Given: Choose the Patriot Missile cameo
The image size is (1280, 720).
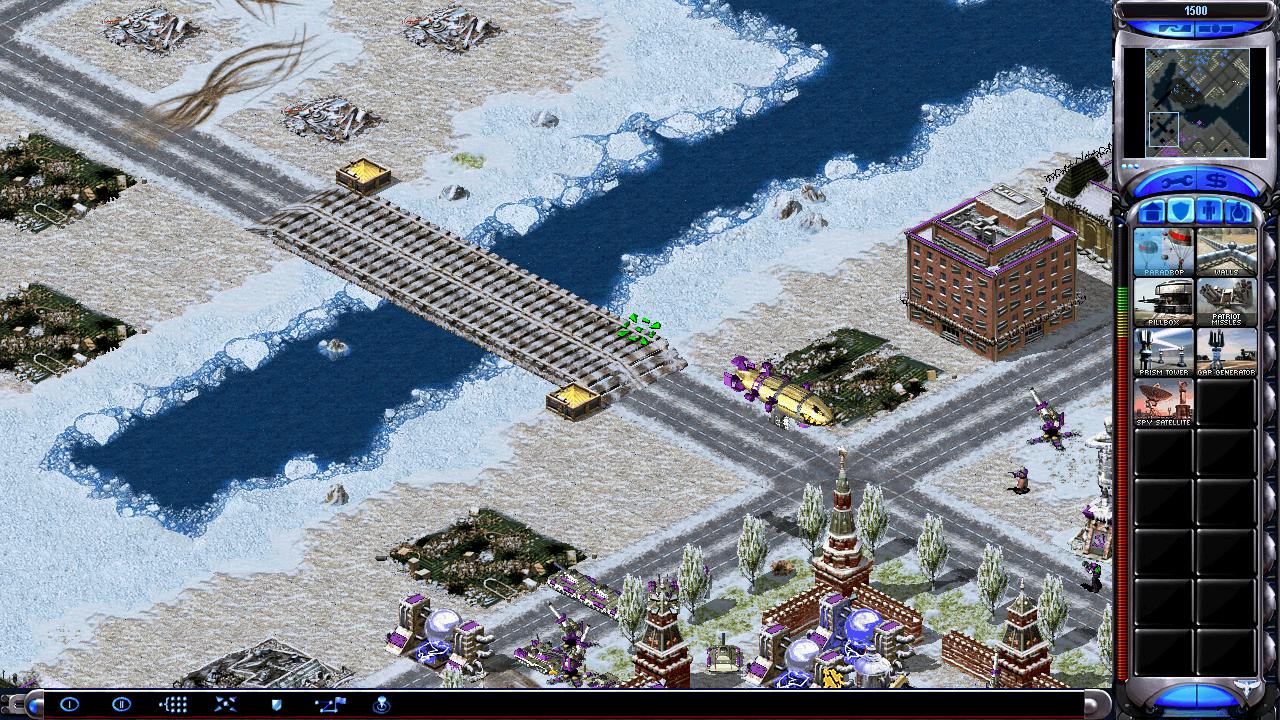Looking at the screenshot, I should click(x=1226, y=302).
